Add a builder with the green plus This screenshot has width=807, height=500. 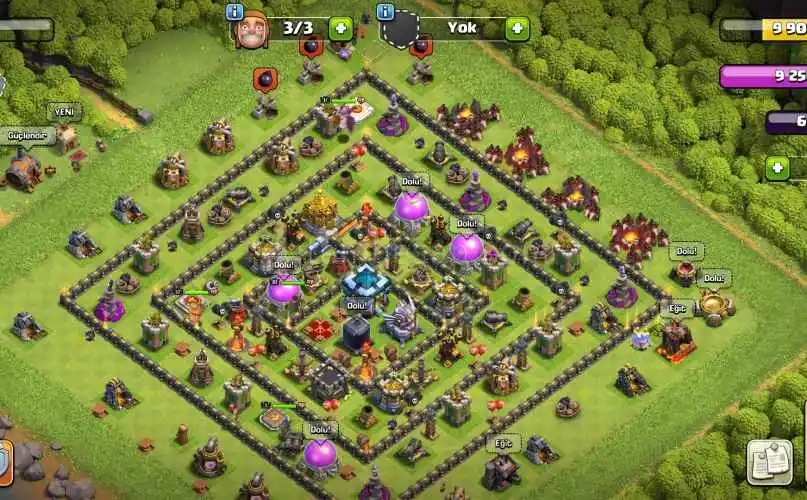click(x=340, y=28)
